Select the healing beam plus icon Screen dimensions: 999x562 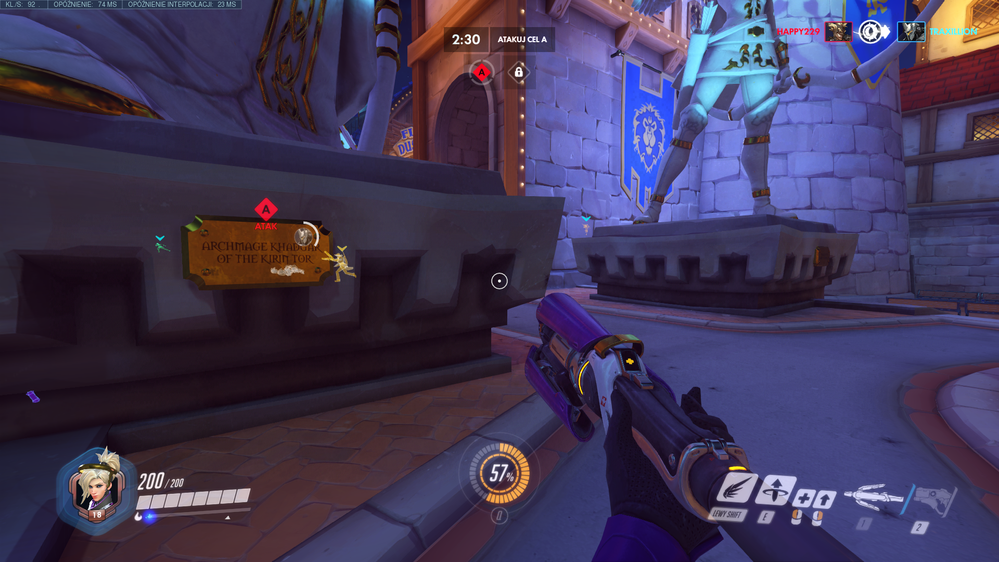point(802,497)
